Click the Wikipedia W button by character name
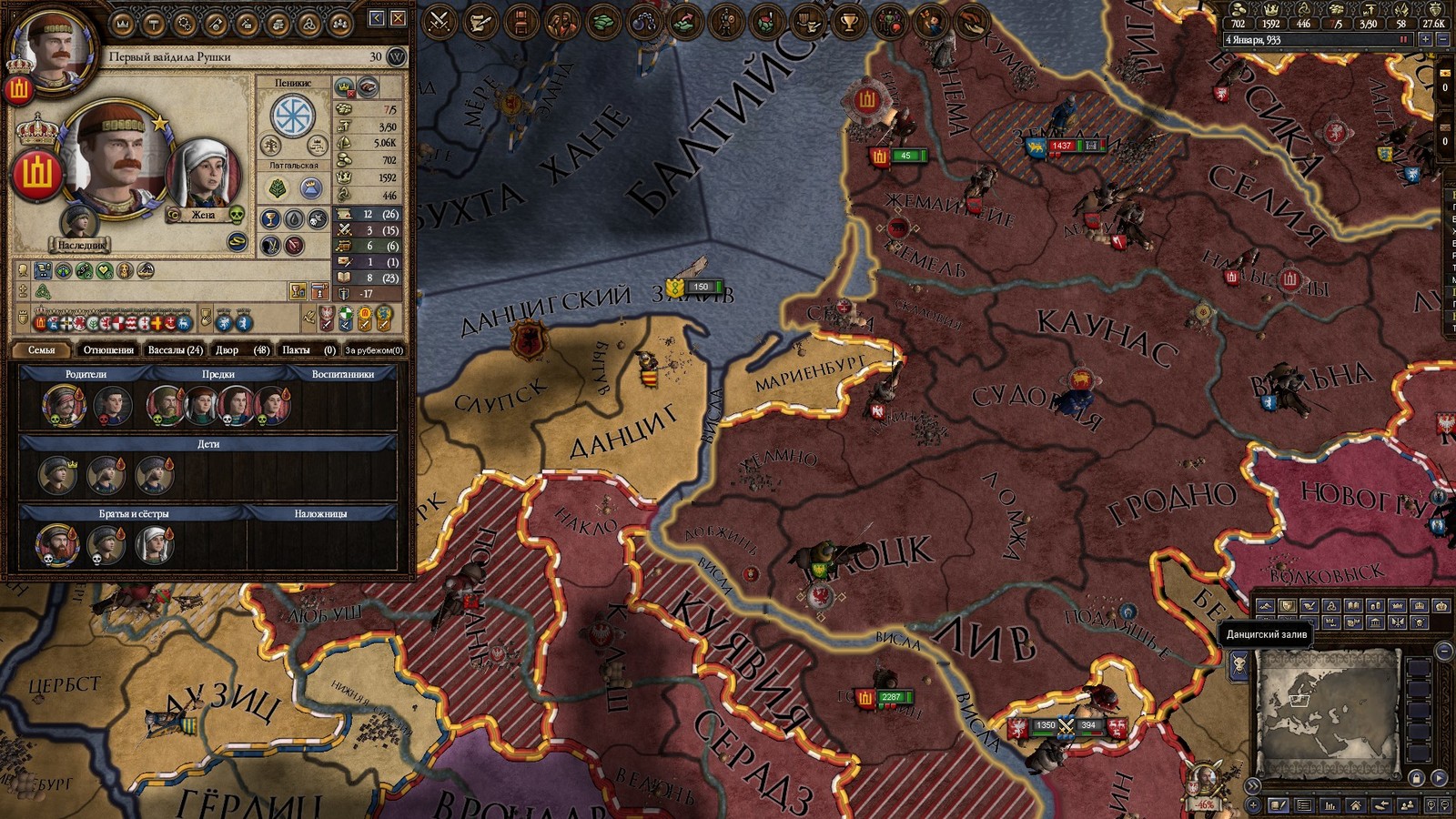The width and height of the screenshot is (1456, 819). 396,57
